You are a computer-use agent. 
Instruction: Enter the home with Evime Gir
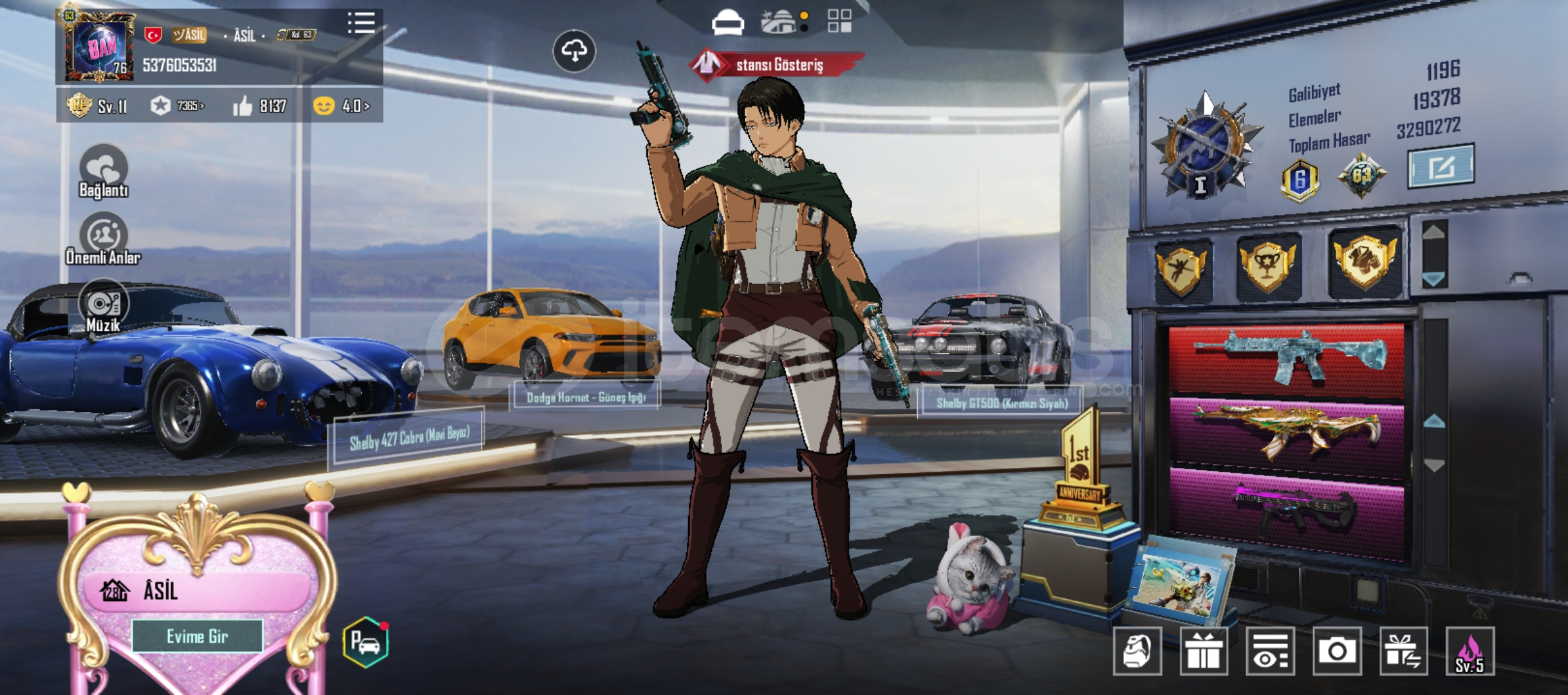pos(197,636)
